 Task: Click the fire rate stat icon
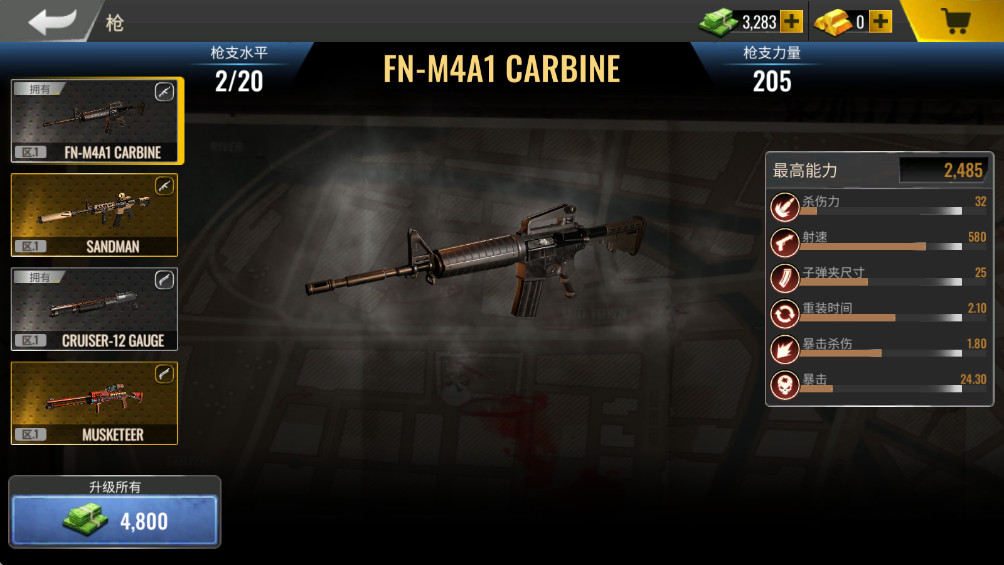pos(785,243)
